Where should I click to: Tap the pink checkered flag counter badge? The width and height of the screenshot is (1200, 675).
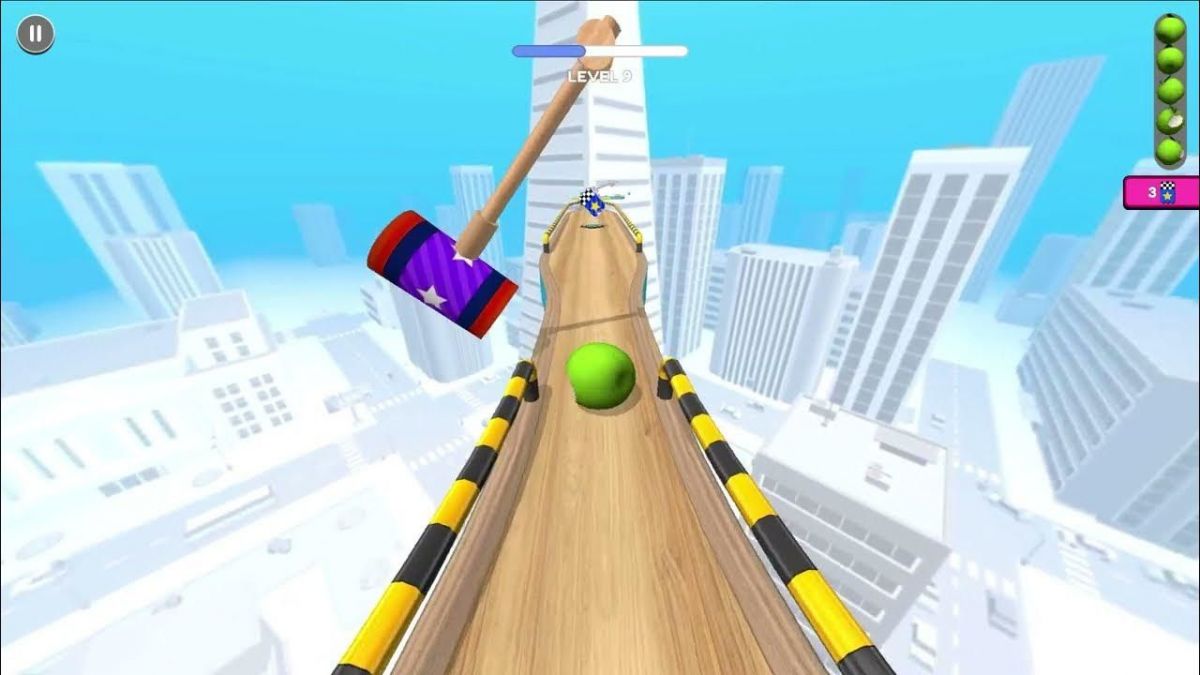point(1161,192)
